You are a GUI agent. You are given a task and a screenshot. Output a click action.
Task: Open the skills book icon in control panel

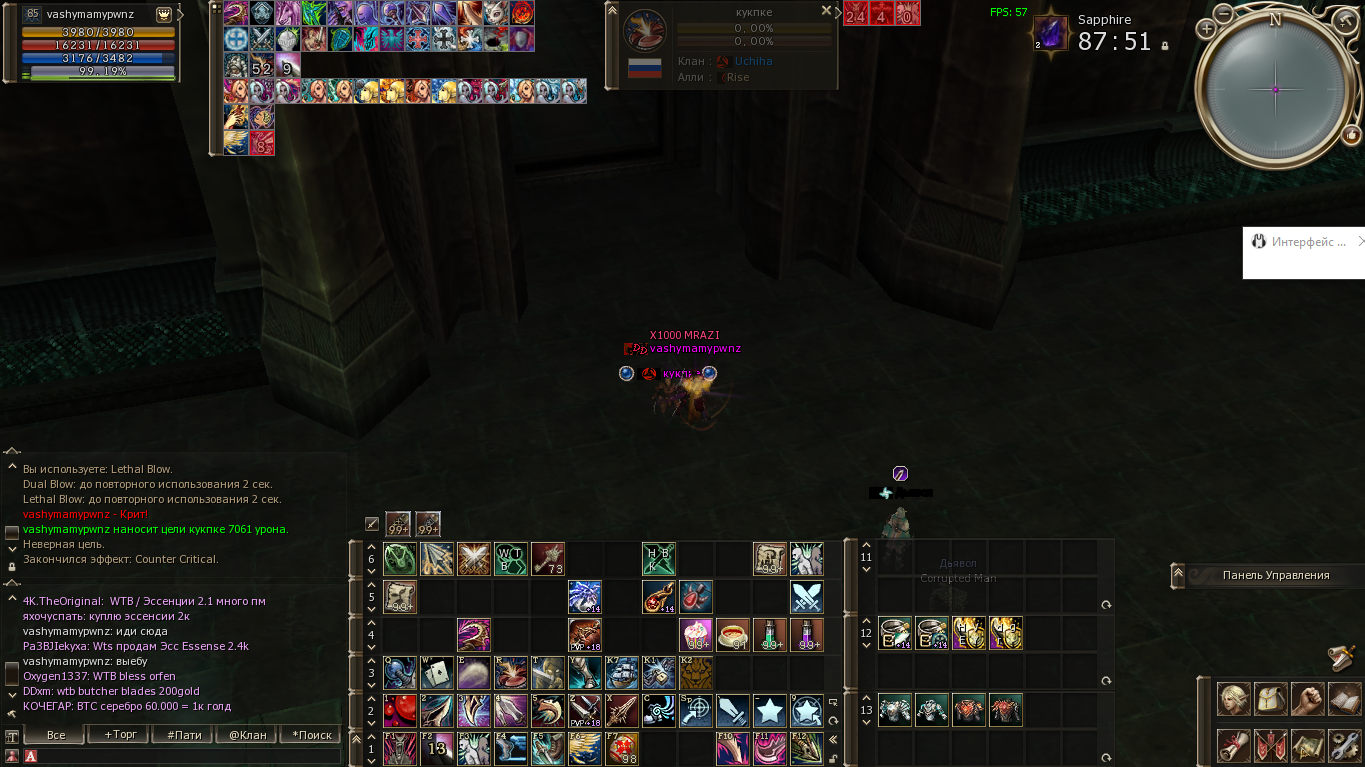[1346, 699]
